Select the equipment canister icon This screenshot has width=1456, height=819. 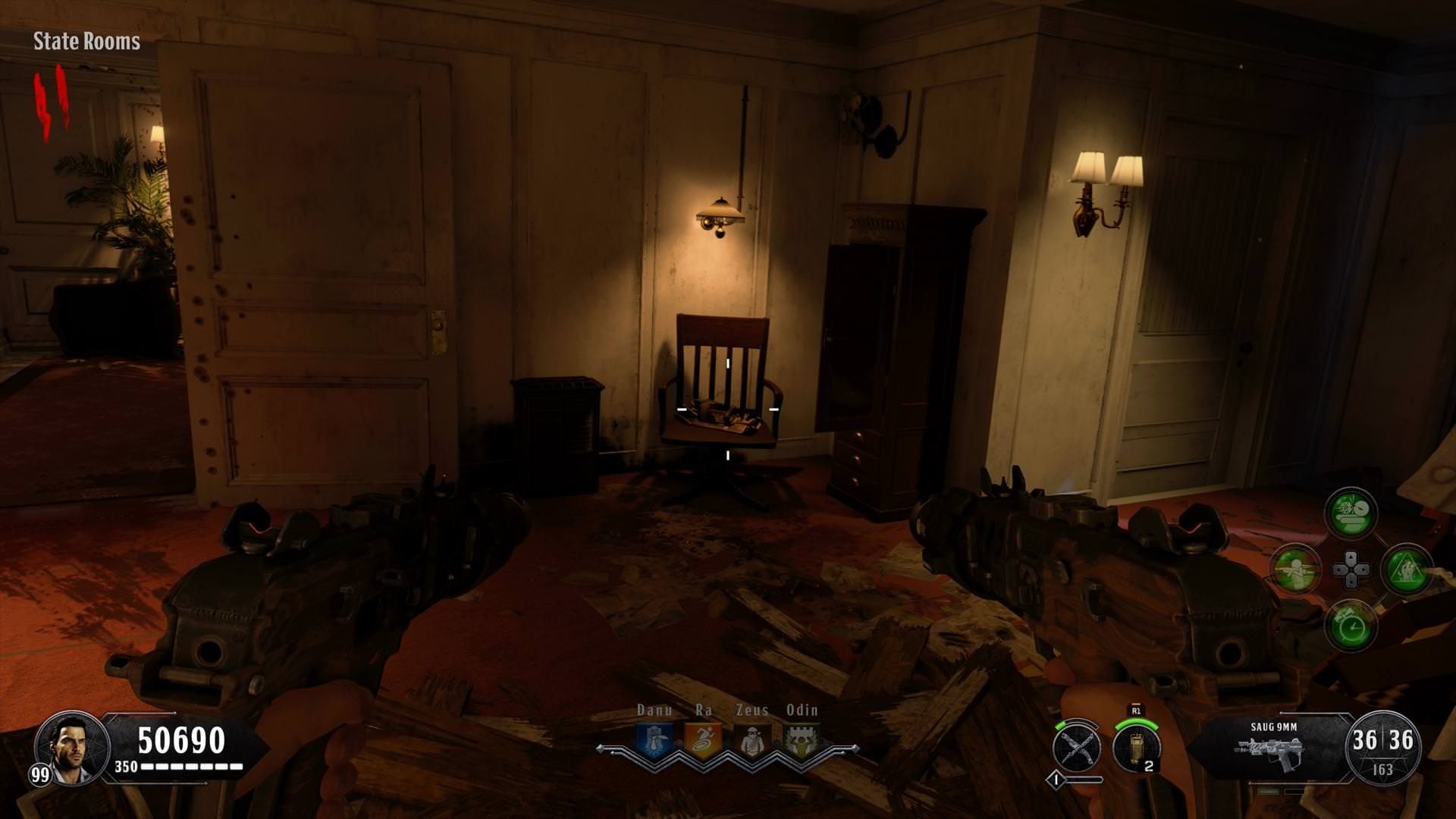click(1136, 747)
